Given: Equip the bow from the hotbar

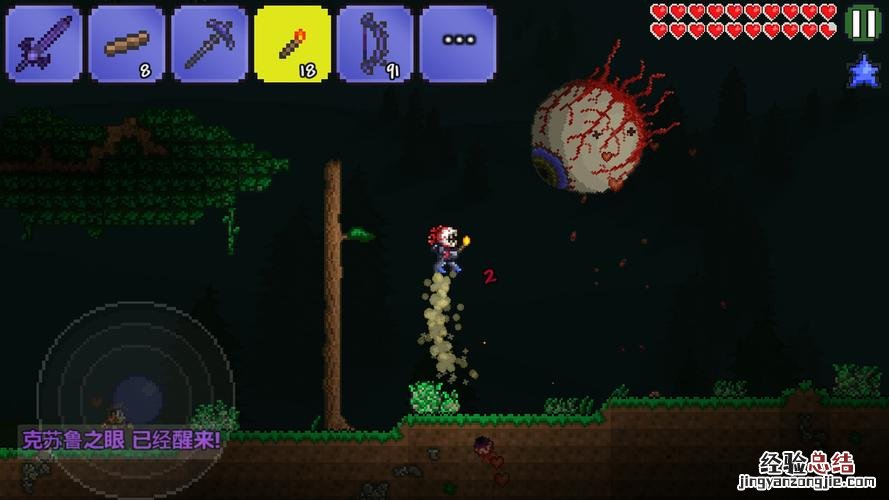Looking at the screenshot, I should pos(375,43).
